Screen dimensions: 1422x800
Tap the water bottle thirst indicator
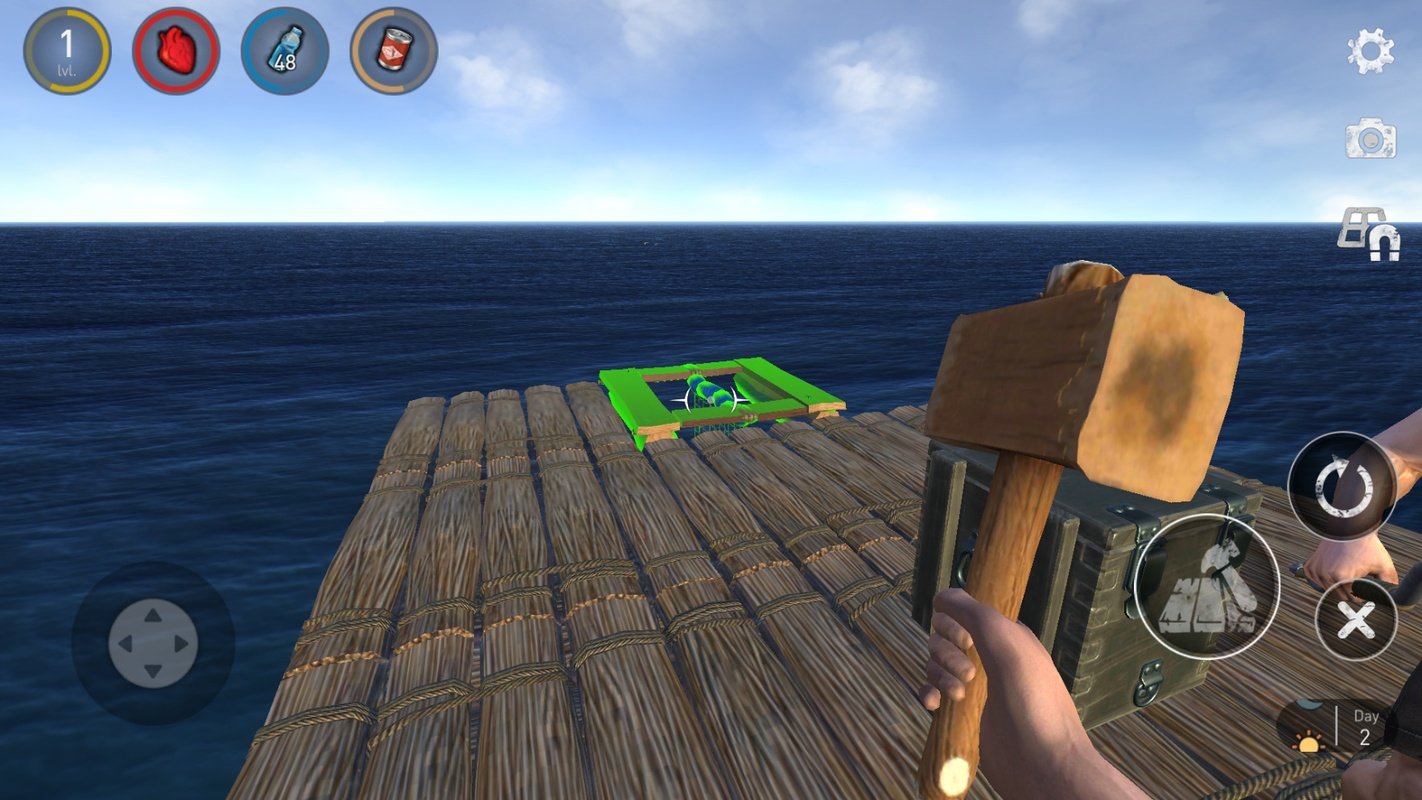284,50
